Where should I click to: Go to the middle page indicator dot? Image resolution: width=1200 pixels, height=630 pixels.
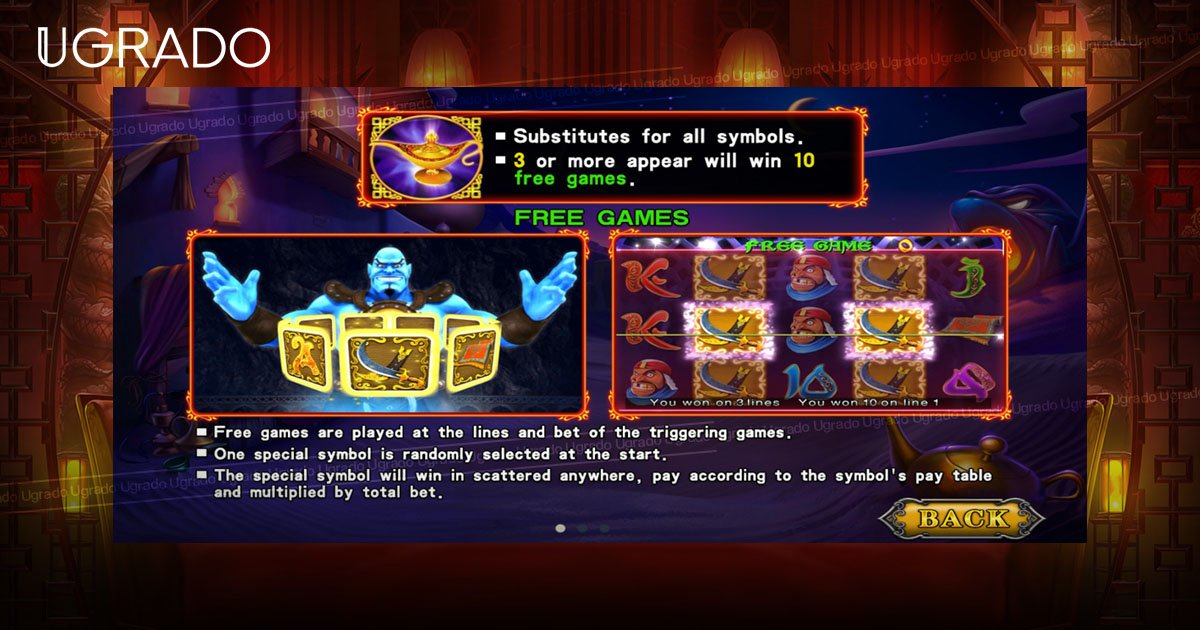tap(583, 528)
